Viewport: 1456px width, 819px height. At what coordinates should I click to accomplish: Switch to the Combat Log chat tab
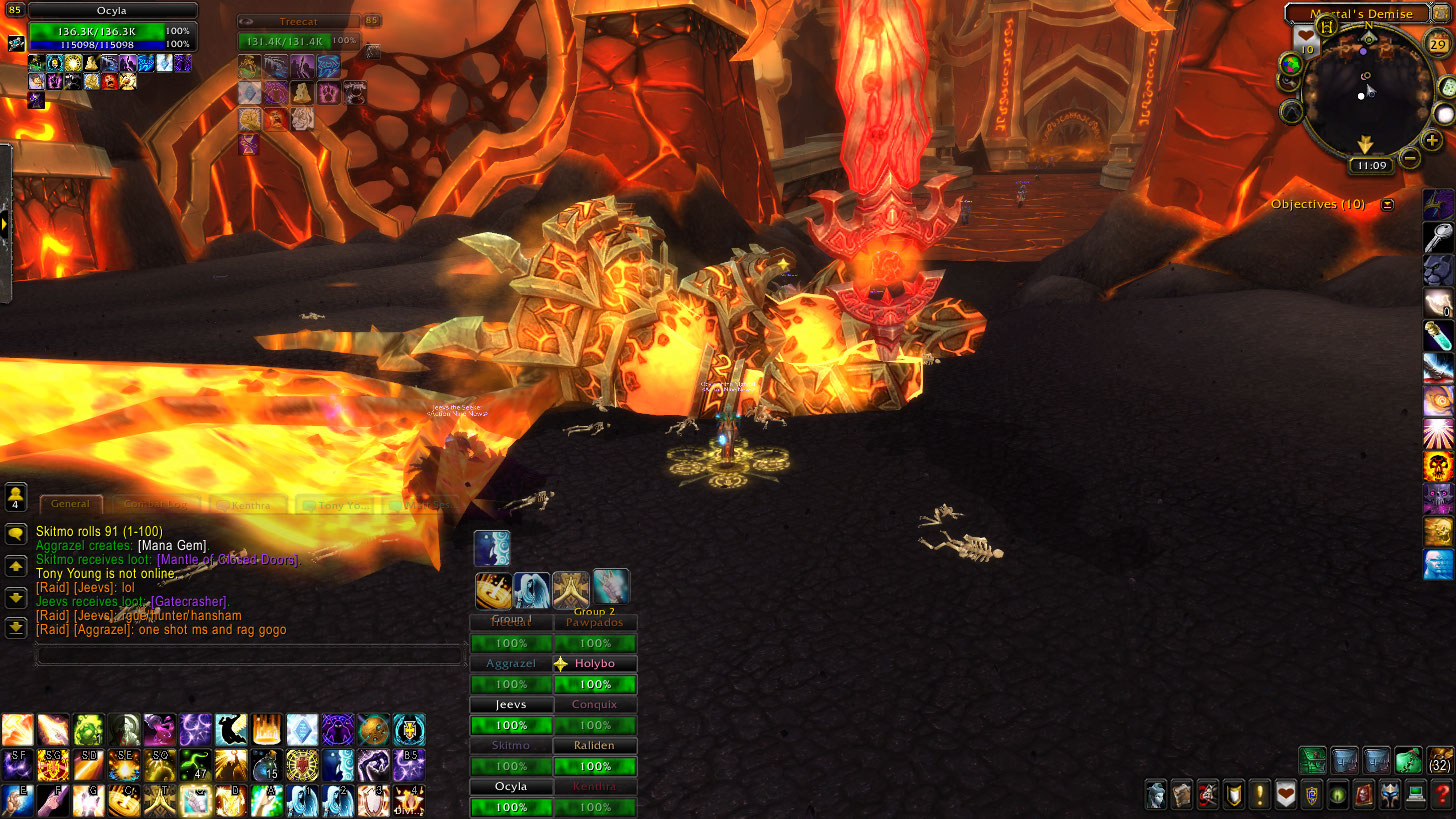click(155, 505)
